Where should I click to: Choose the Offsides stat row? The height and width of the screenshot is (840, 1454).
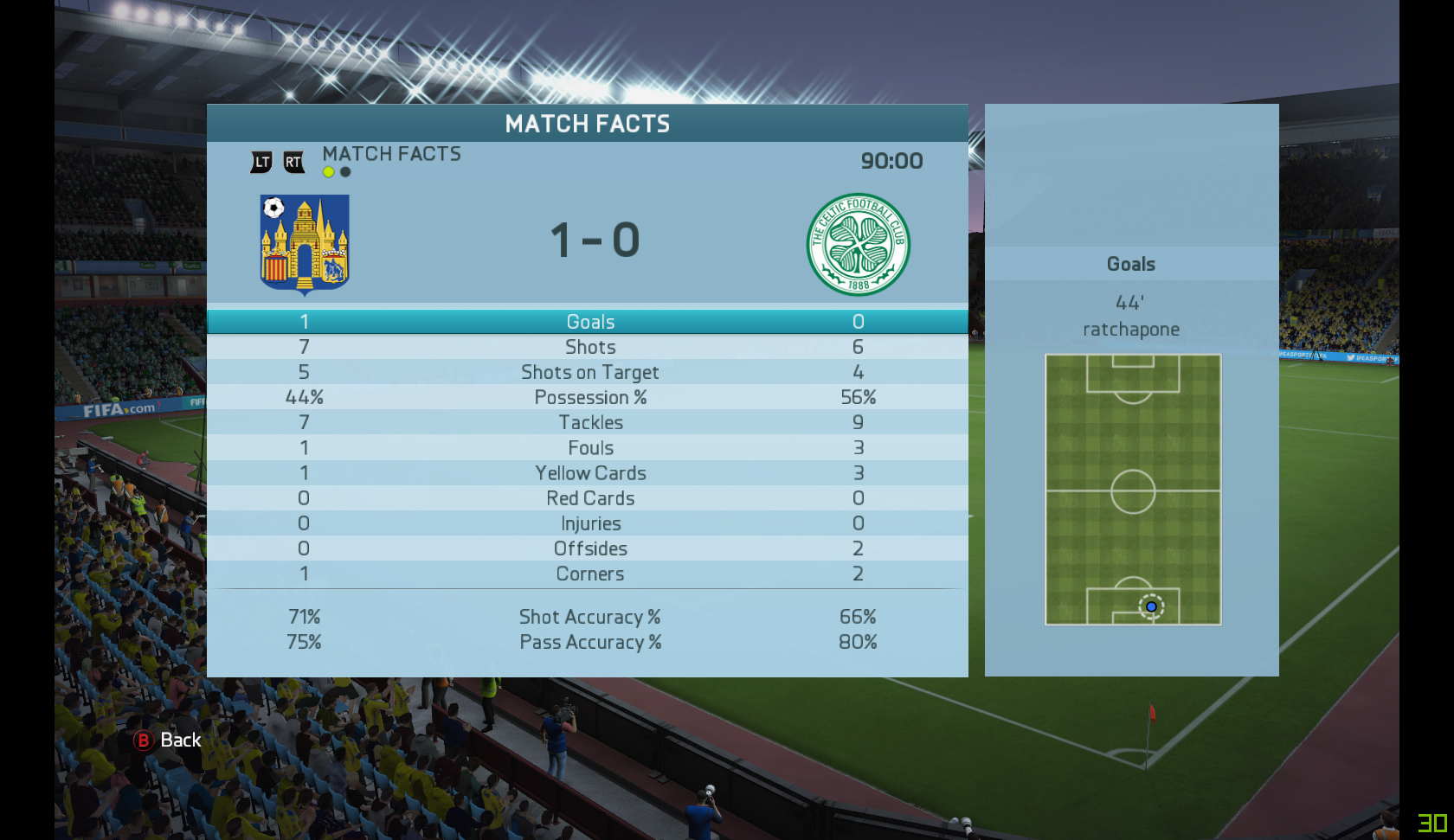[x=589, y=548]
